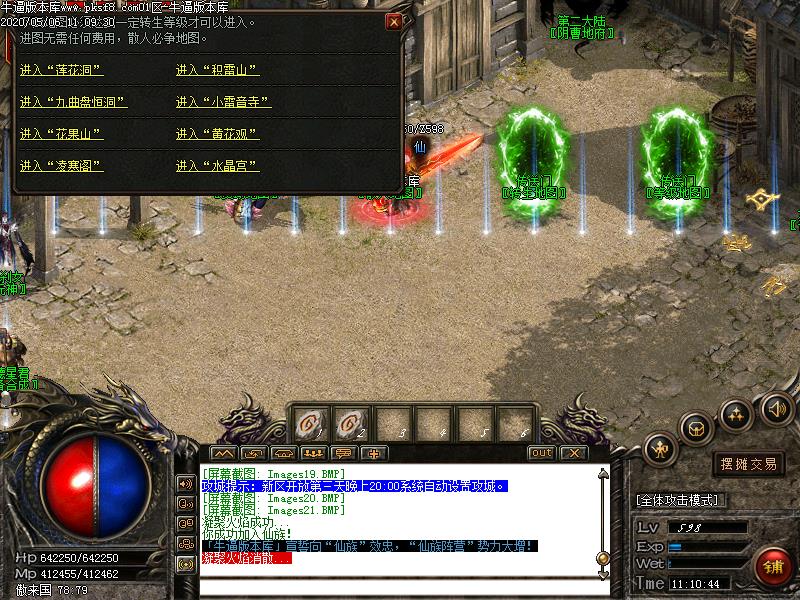
Task: Open the bag using the box icon
Action: coord(696,428)
